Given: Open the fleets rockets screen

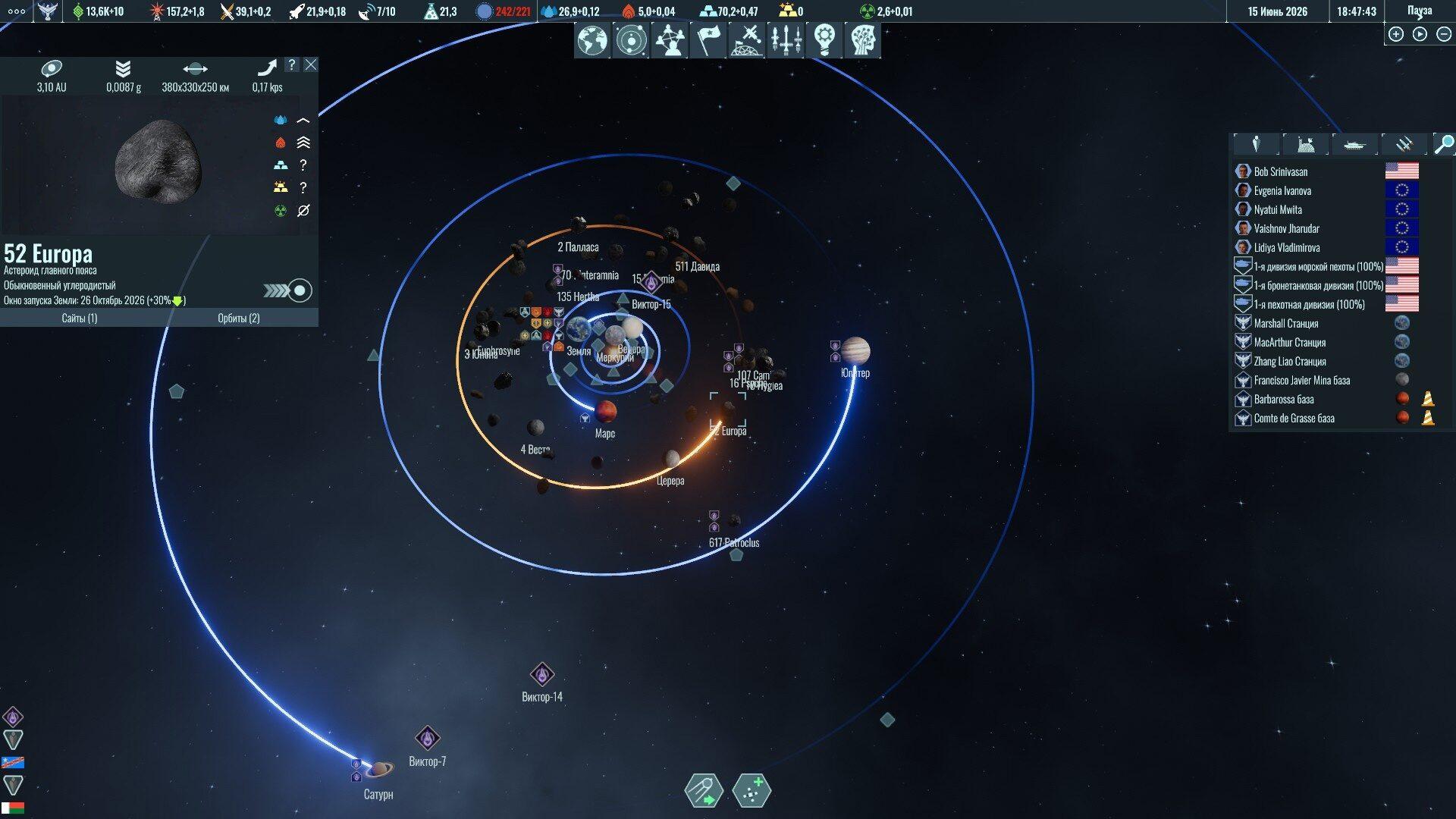Looking at the screenshot, I should pyautogui.click(x=786, y=40).
